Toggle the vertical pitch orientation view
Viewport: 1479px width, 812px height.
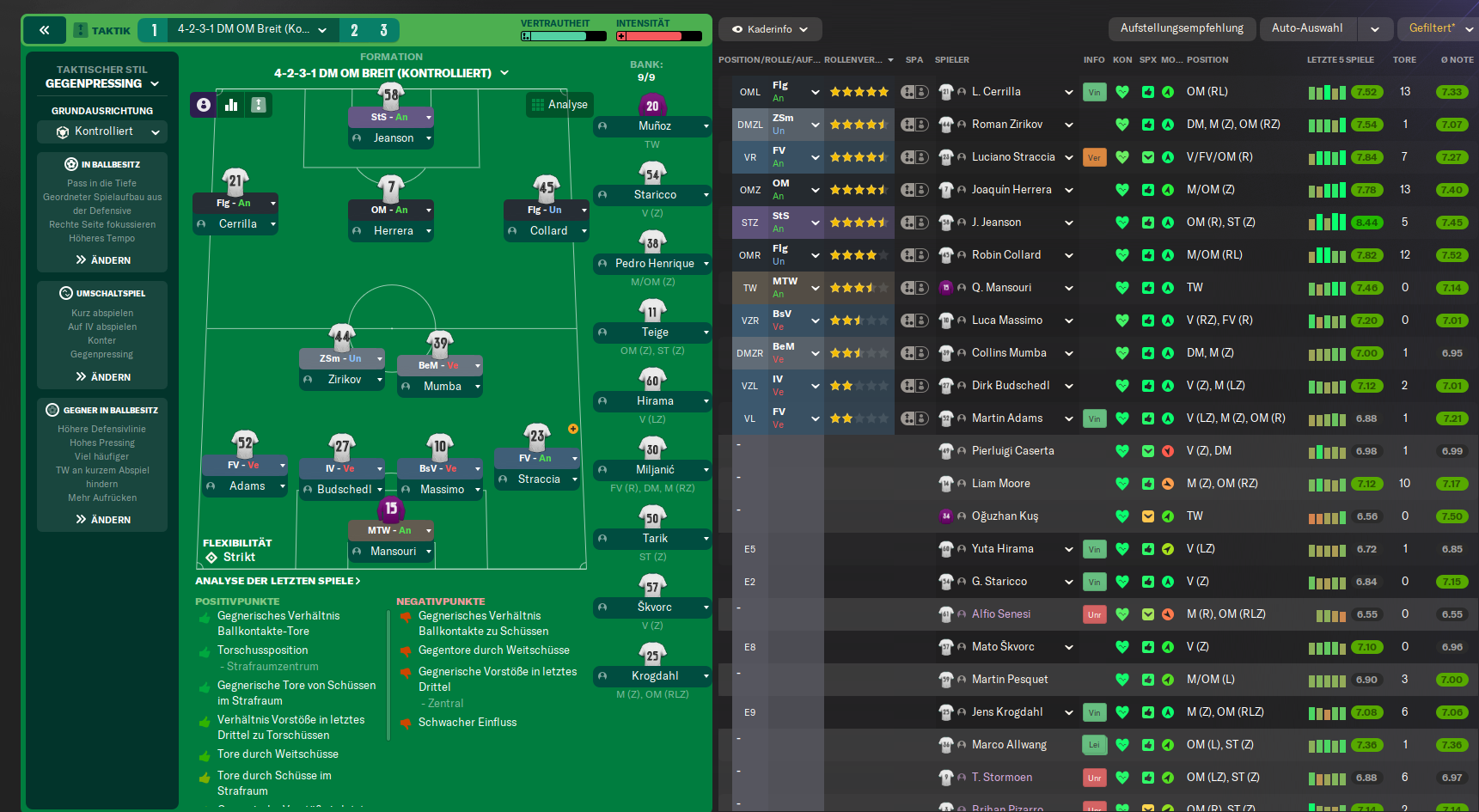tap(257, 104)
